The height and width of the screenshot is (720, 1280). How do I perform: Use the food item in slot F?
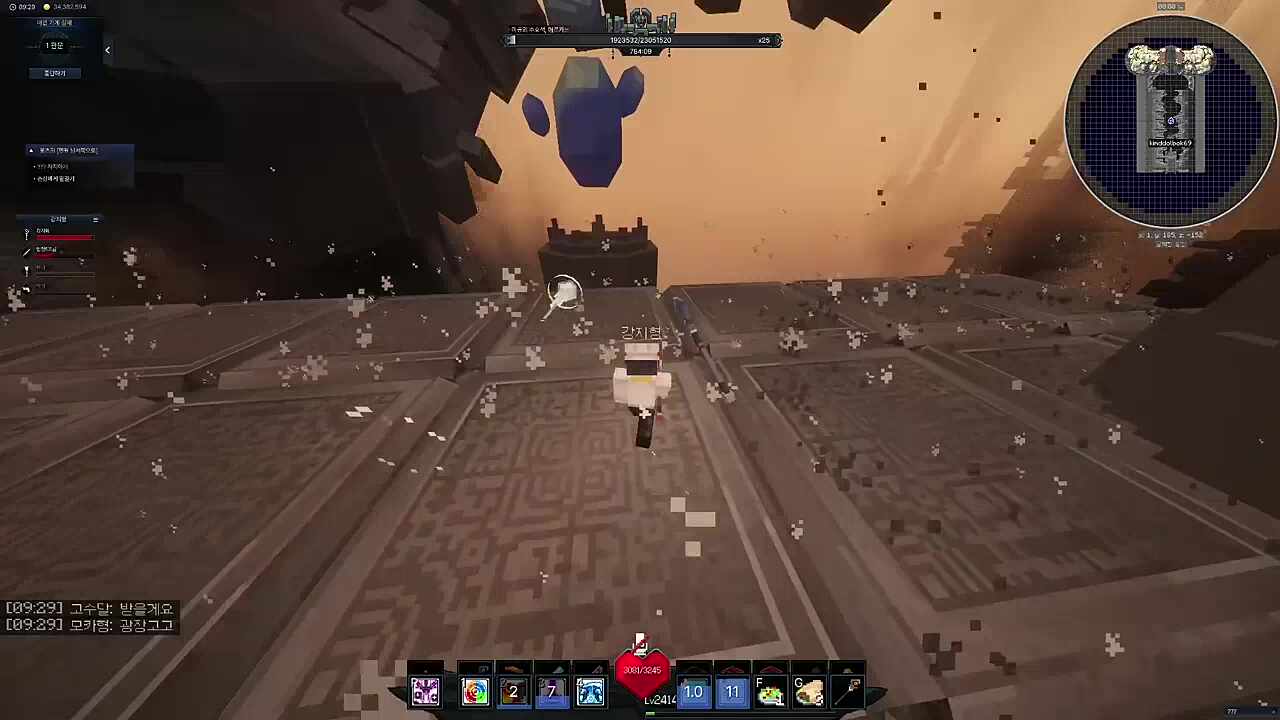tap(770, 691)
